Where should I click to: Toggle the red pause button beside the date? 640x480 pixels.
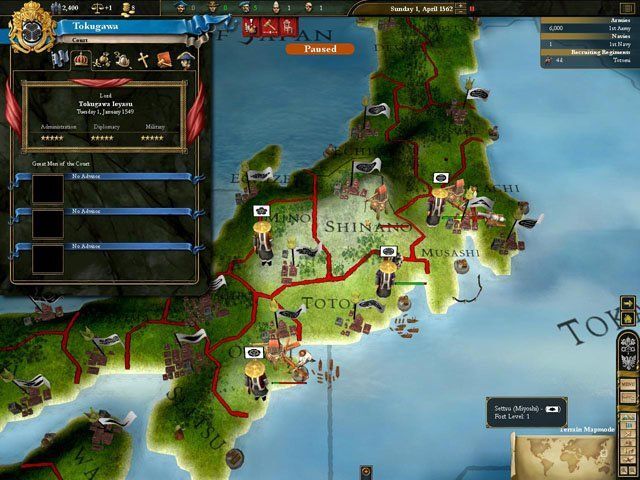coord(472,8)
